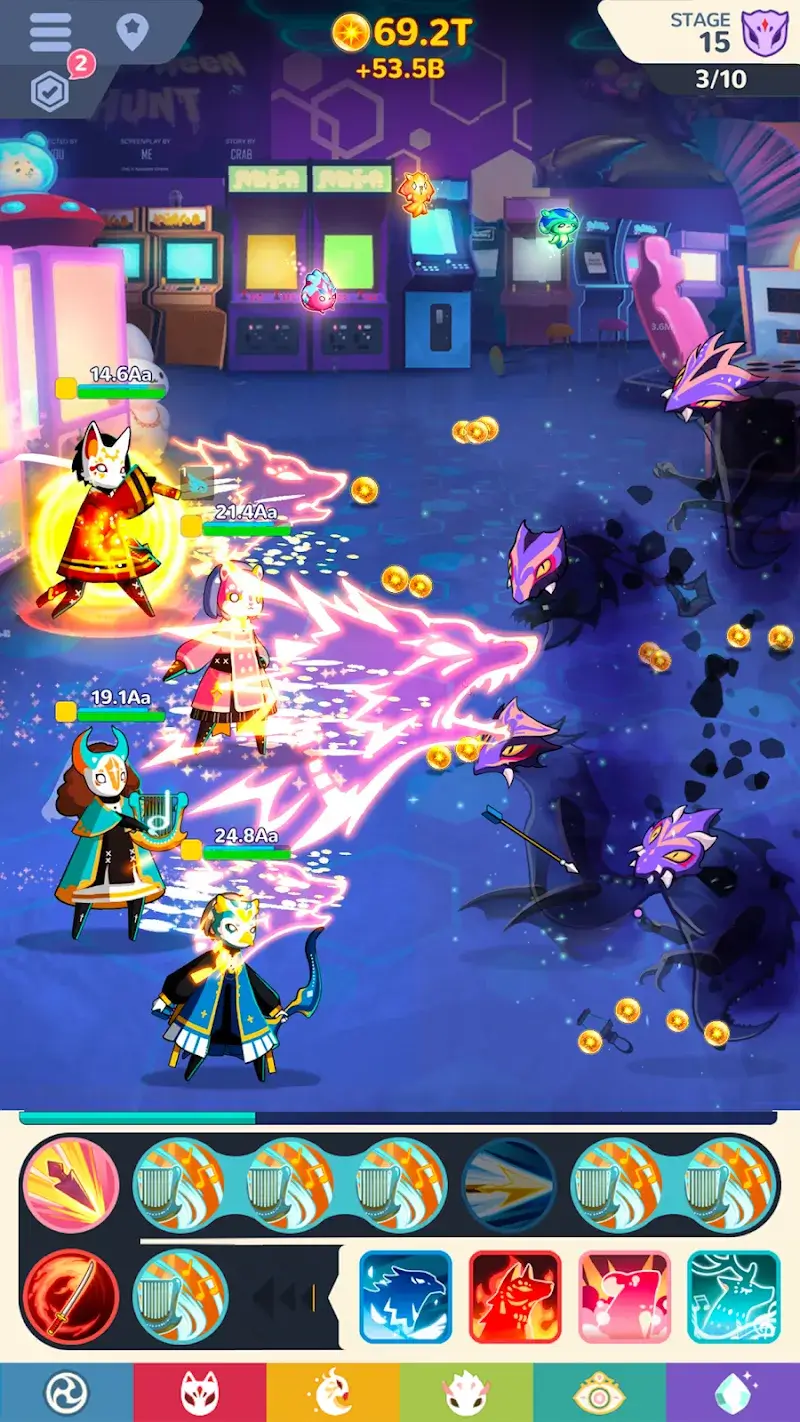
Task: Switch to the red fox mask tab
Action: (199, 1392)
